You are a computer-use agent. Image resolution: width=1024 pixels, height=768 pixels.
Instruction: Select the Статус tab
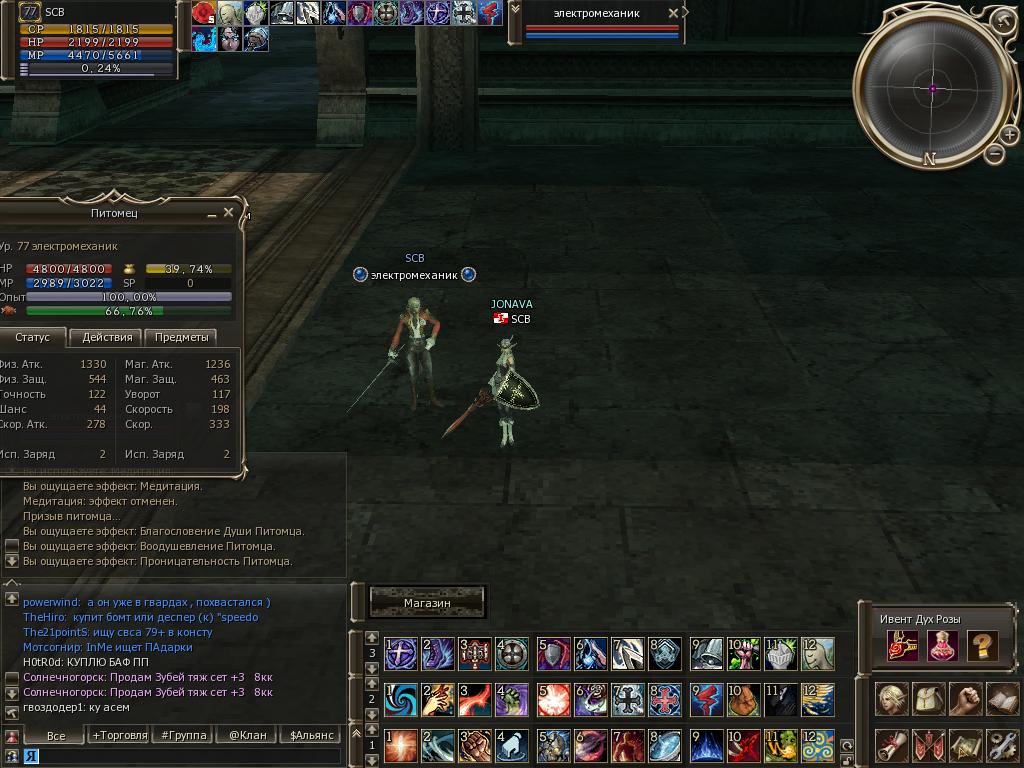pyautogui.click(x=32, y=337)
